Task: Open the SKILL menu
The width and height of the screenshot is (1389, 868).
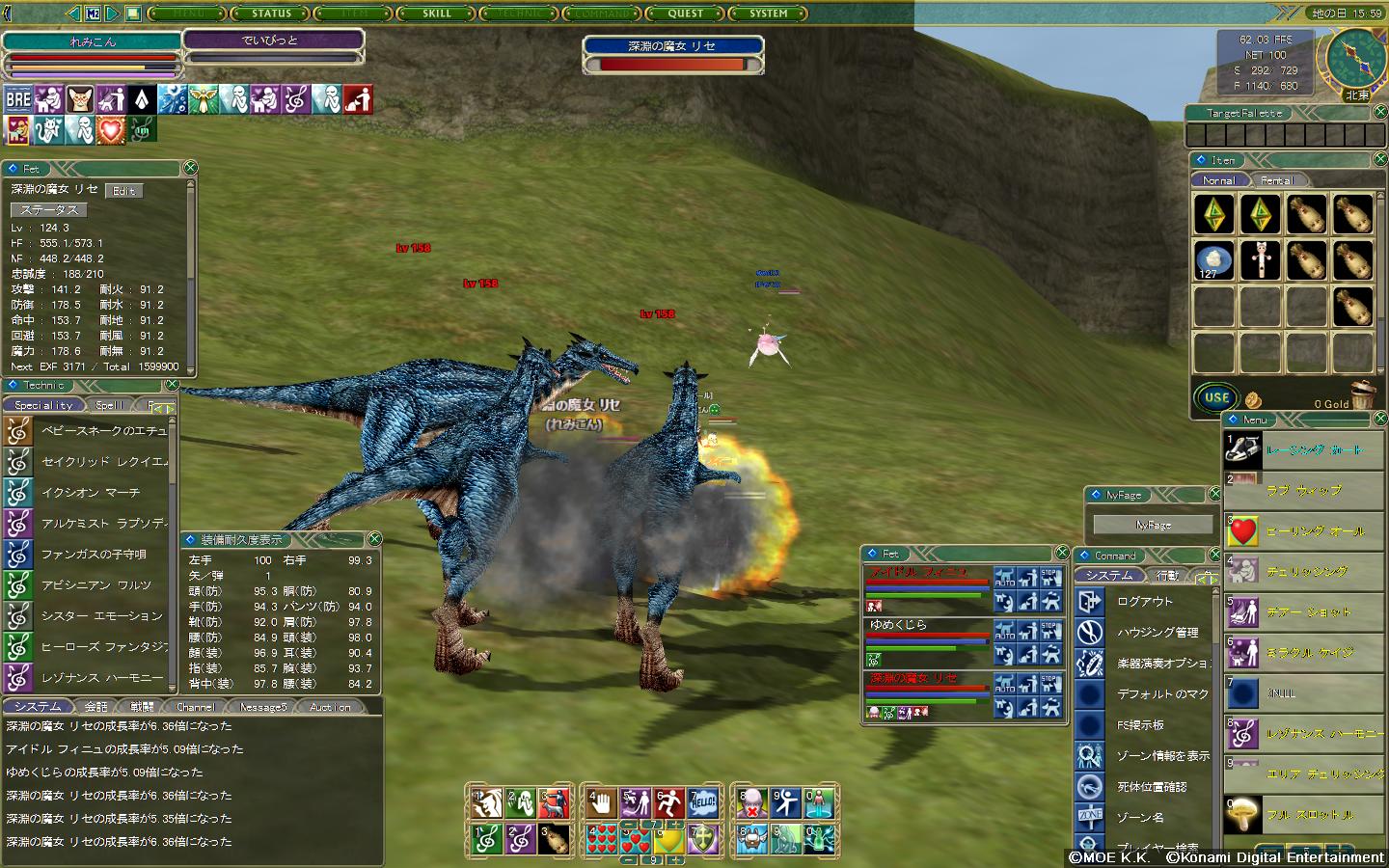Action: 437,14
